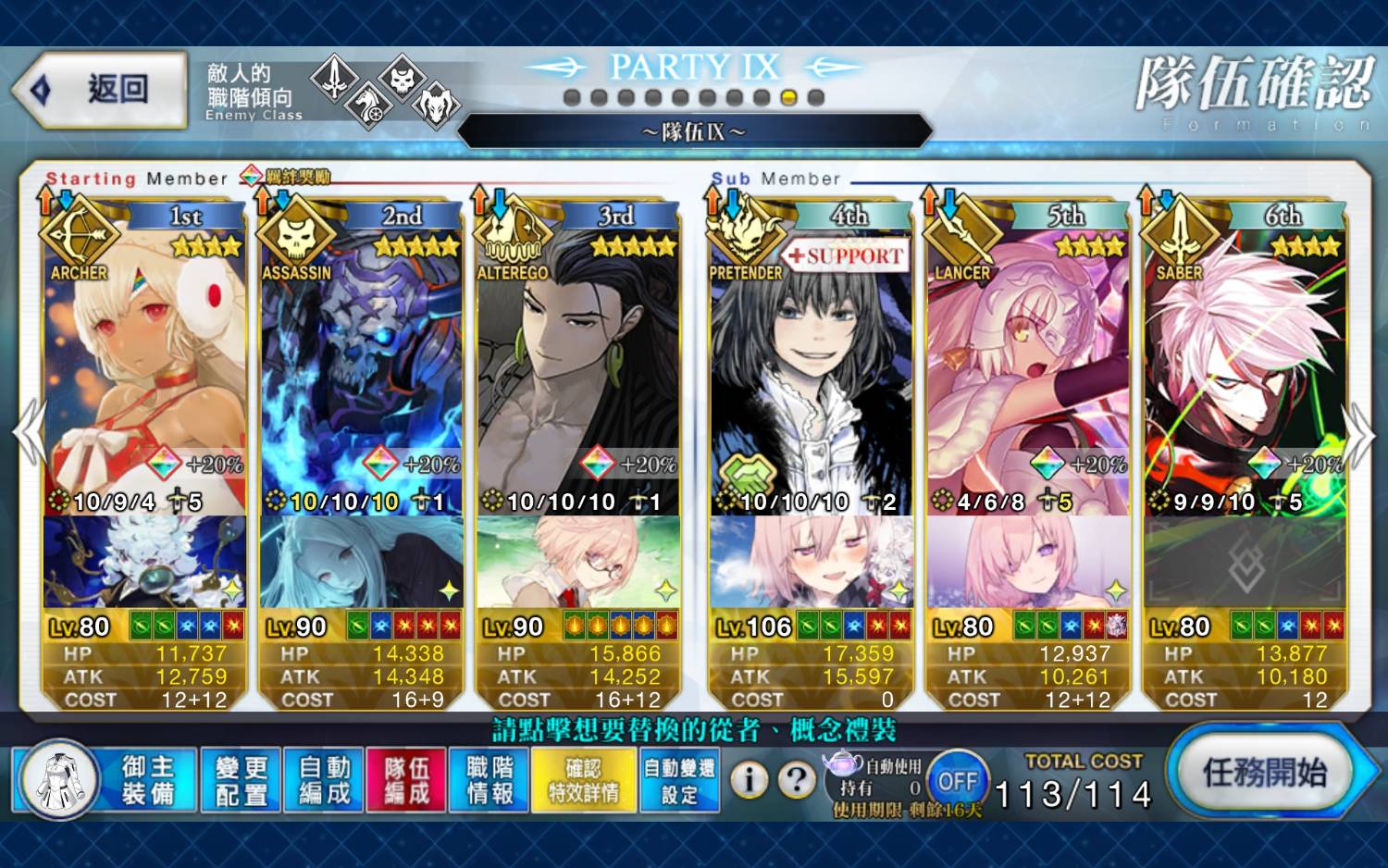The height and width of the screenshot is (868, 1388).
Task: Select the 1st slot Archer servant card
Action: 144,370
